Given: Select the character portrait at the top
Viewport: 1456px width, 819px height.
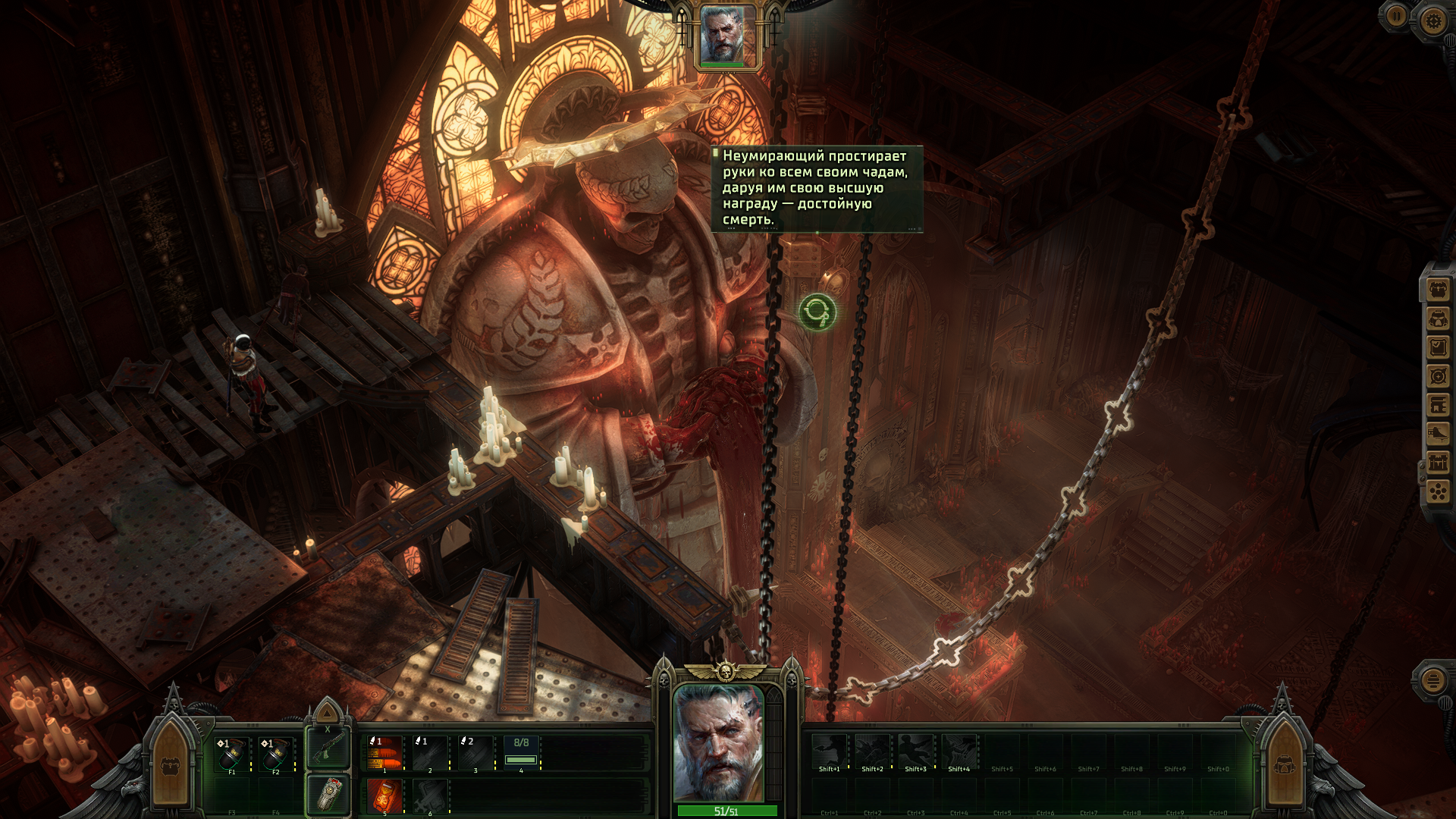Looking at the screenshot, I should 726,36.
